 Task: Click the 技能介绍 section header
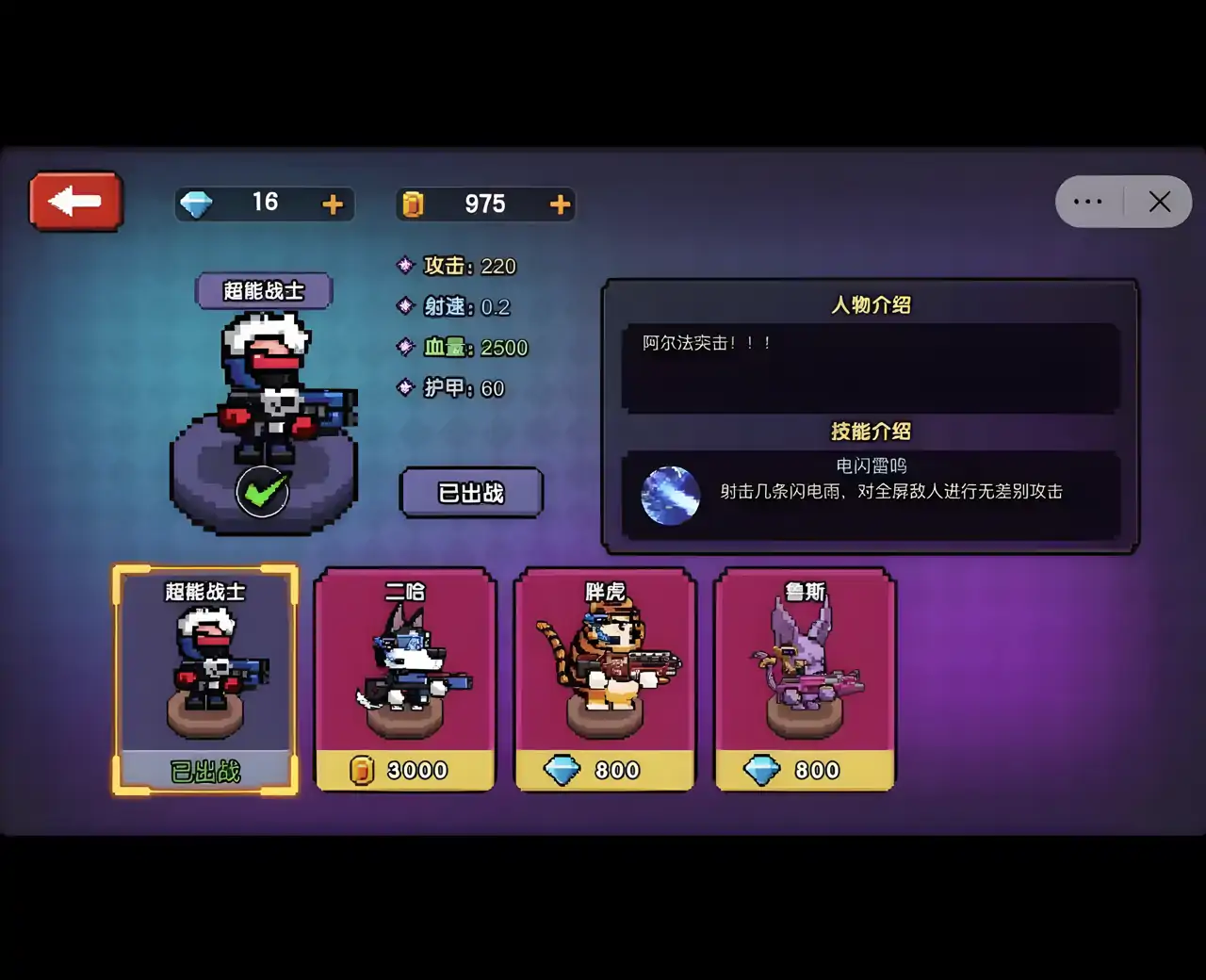tap(872, 432)
